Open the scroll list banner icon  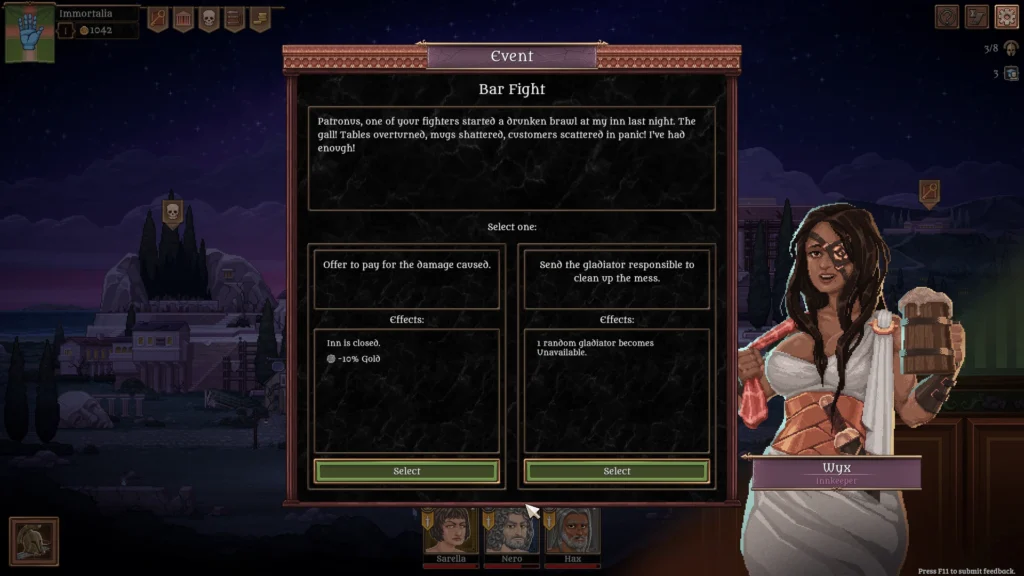[234, 18]
